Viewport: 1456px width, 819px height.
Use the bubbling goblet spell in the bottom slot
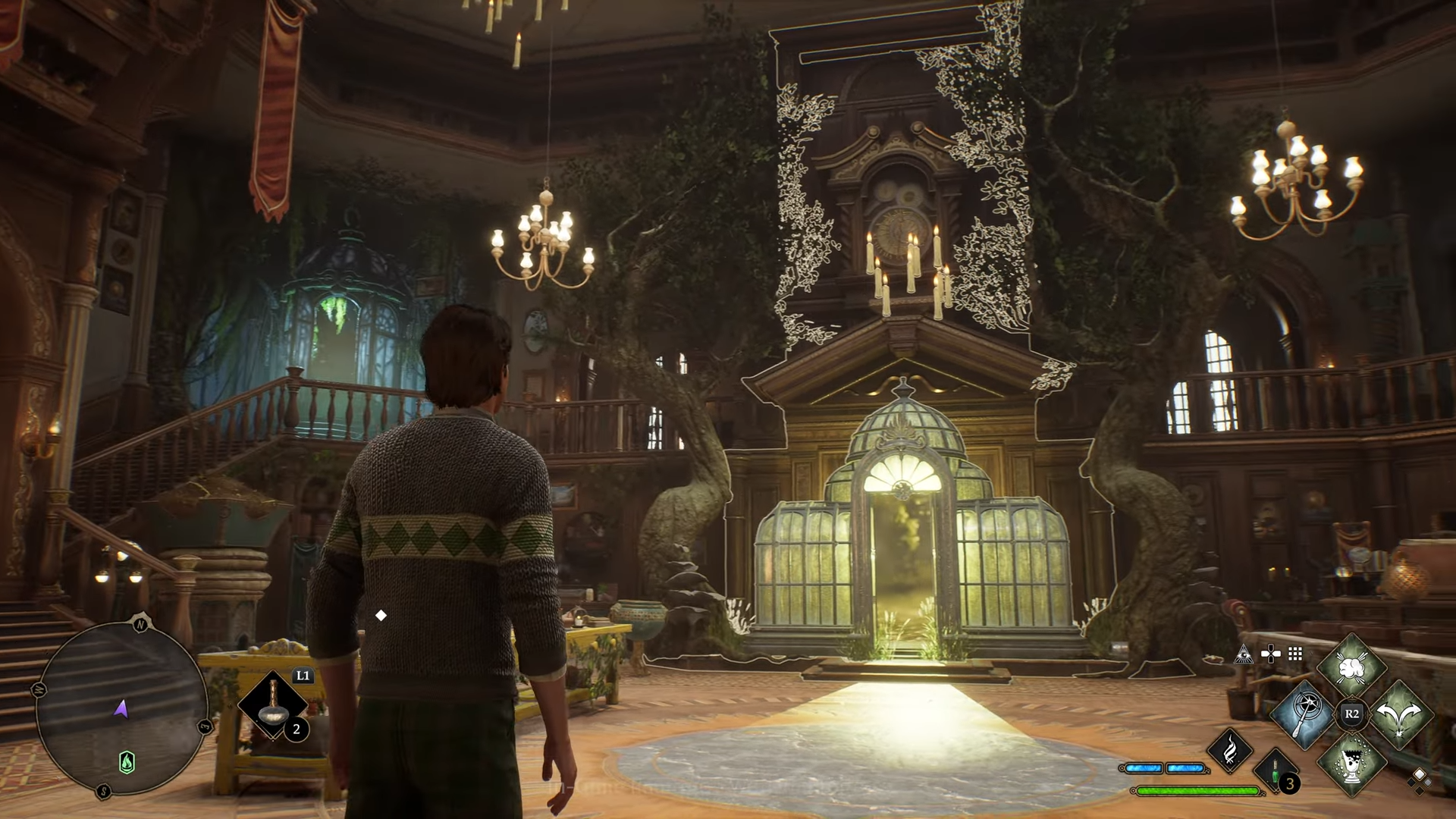pyautogui.click(x=1352, y=761)
